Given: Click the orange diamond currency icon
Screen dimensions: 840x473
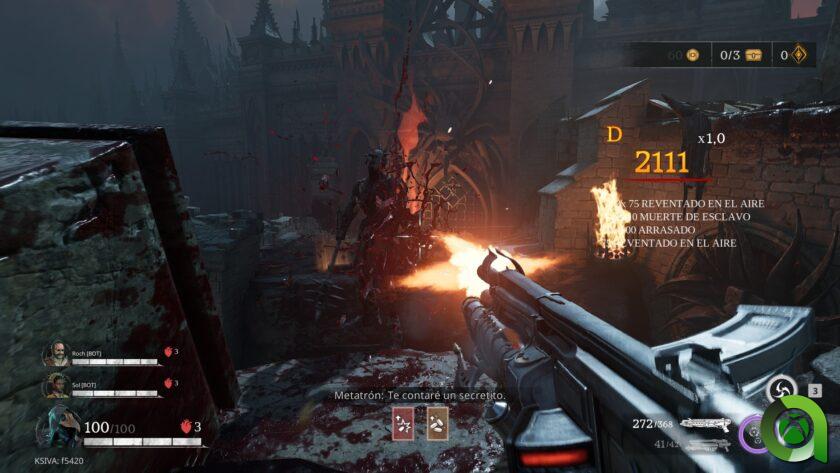Looking at the screenshot, I should click(x=799, y=54).
